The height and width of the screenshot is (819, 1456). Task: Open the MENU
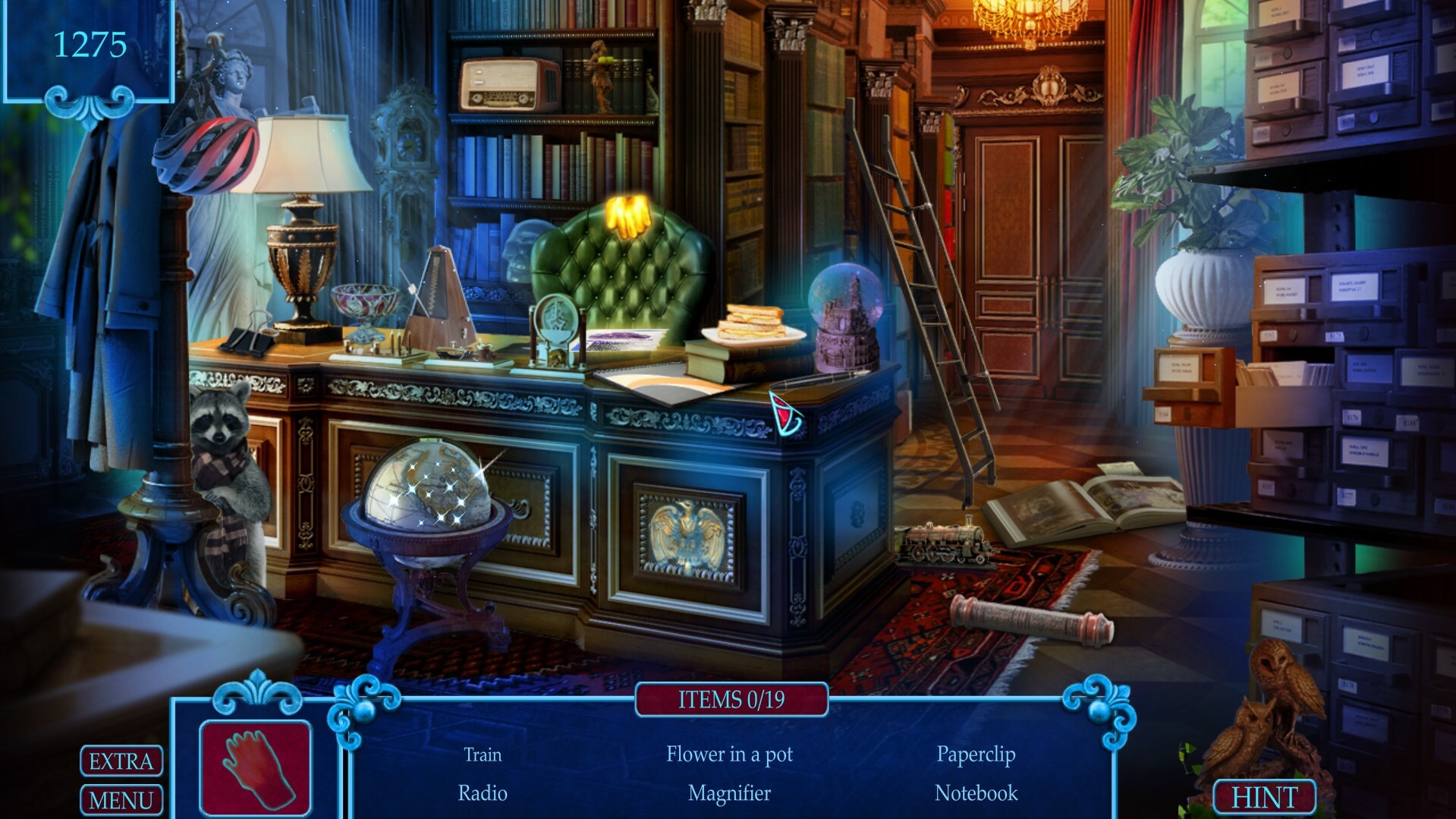(x=120, y=799)
